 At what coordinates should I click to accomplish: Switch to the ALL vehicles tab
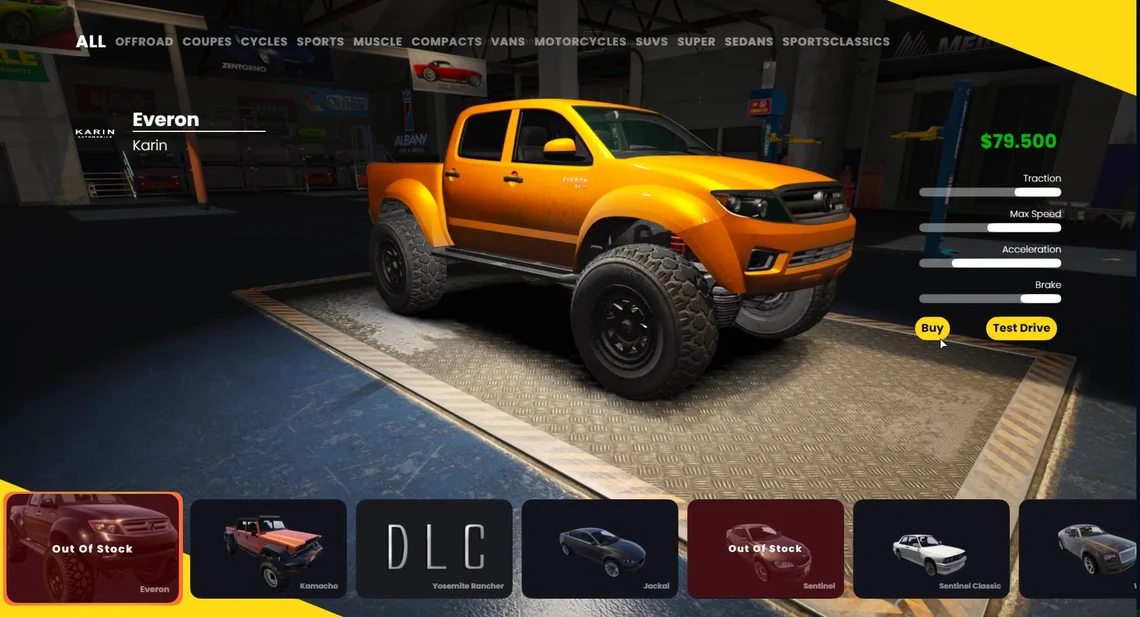(90, 42)
